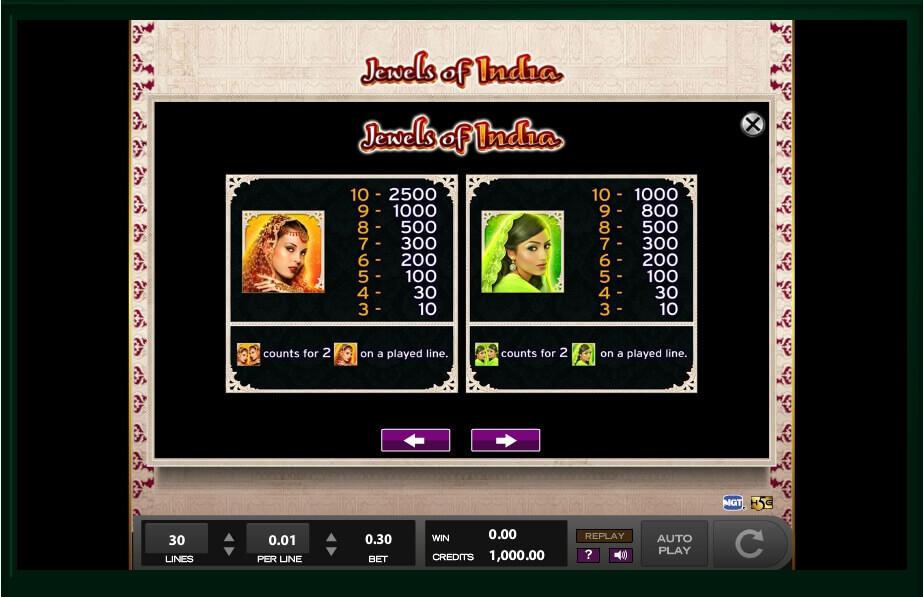Screen dimensions: 924x597
Task: Toggle the sound speaker button
Action: [620, 555]
